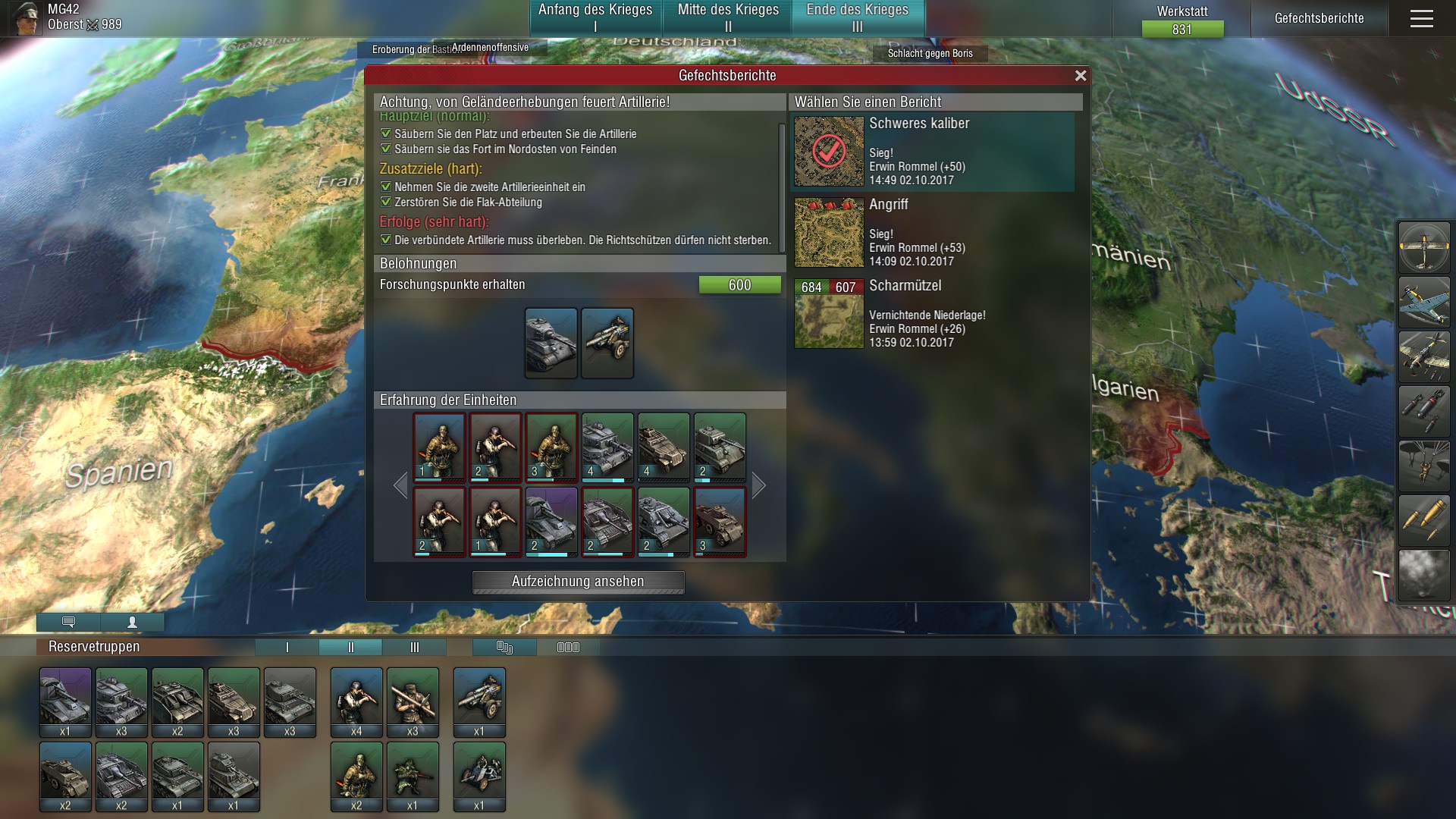Show previous units with the left carousel arrow

[400, 485]
